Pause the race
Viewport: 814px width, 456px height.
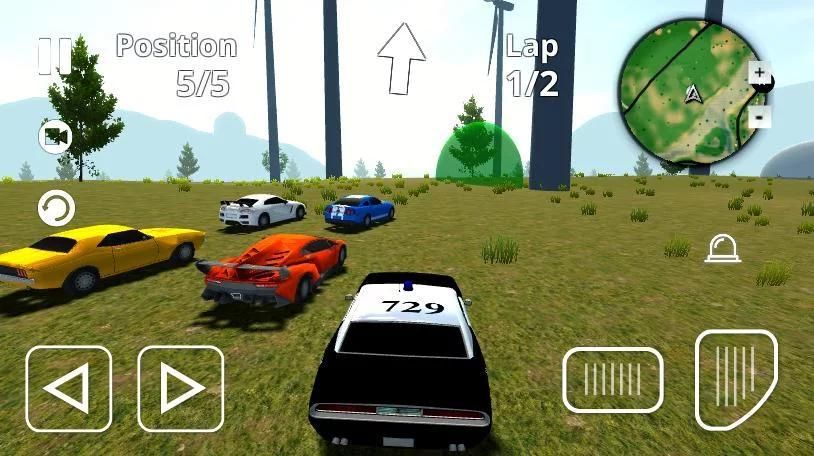[54, 56]
